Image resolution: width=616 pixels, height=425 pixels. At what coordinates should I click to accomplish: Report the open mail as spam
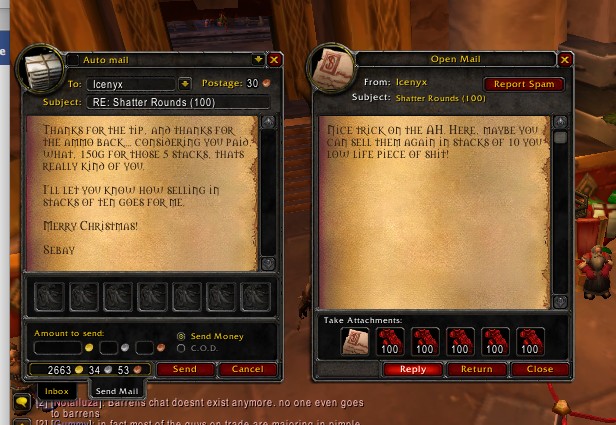(x=524, y=84)
